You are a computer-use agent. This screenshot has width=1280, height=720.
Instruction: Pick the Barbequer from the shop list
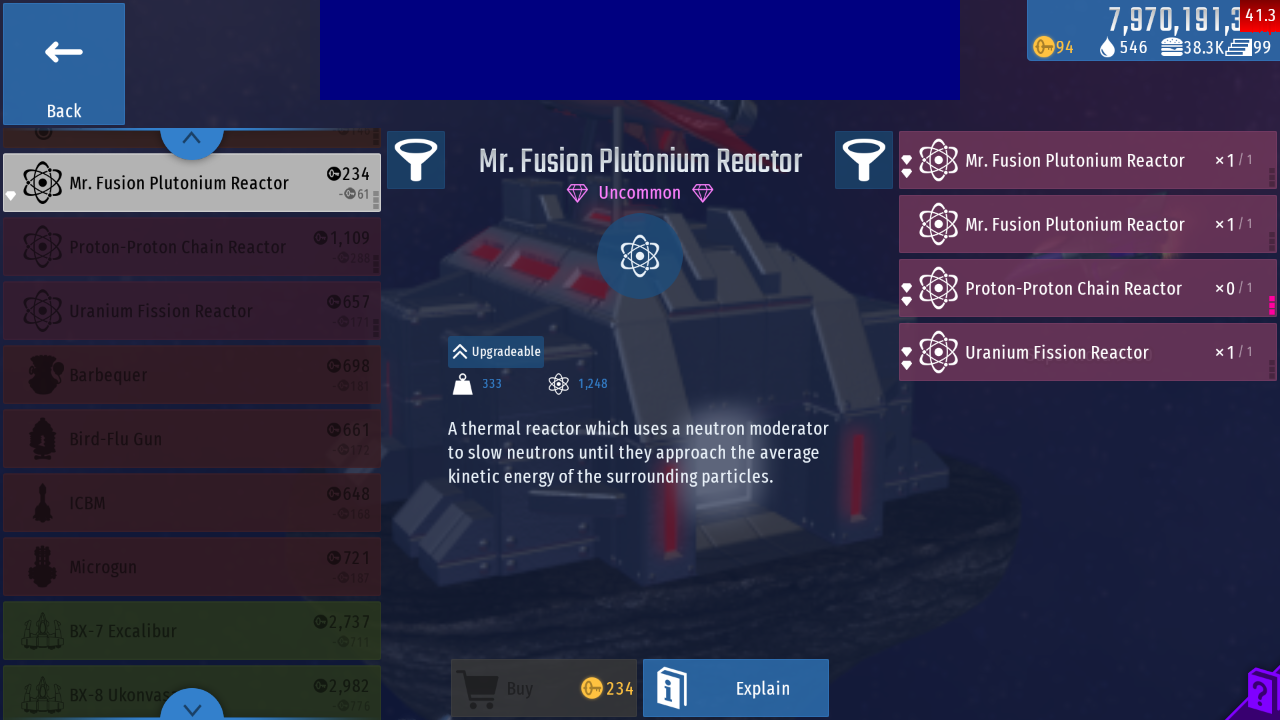pyautogui.click(x=191, y=375)
